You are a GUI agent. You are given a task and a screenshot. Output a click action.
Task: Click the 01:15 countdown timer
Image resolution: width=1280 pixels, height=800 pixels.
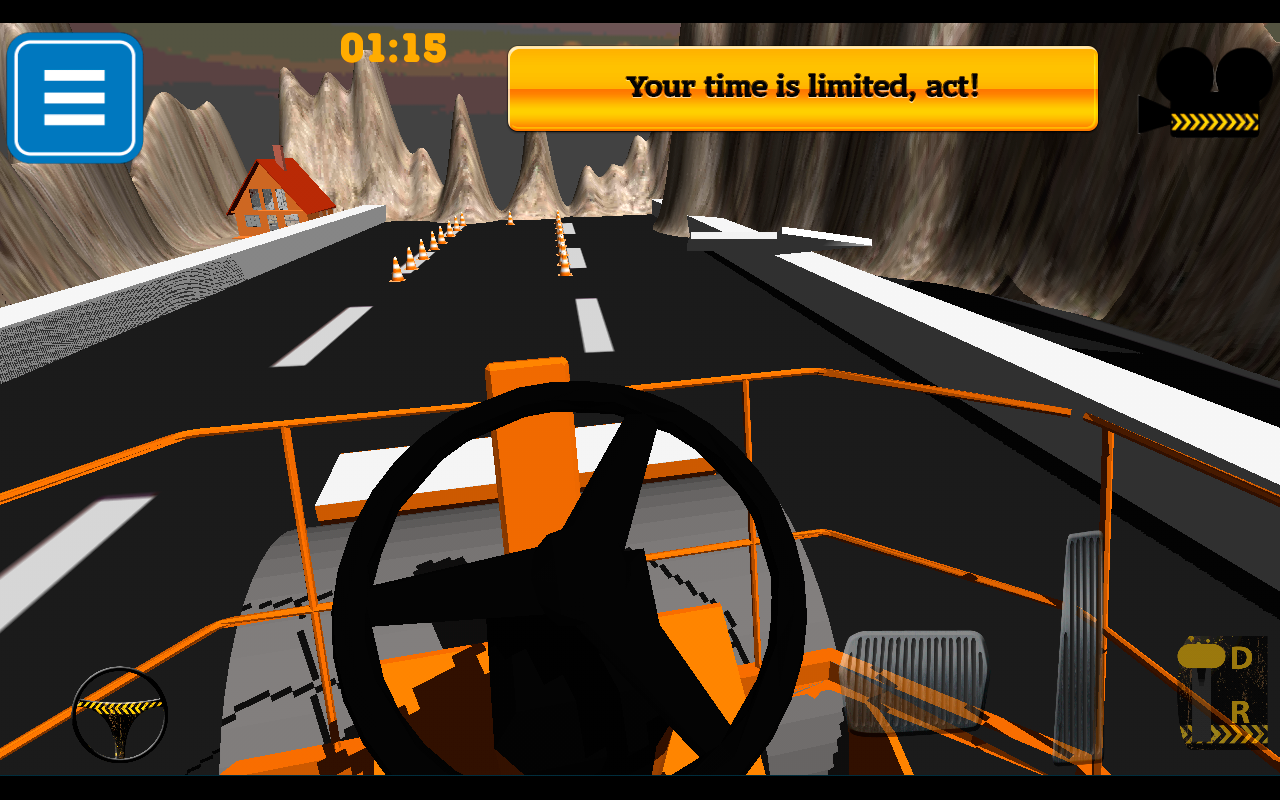[393, 49]
